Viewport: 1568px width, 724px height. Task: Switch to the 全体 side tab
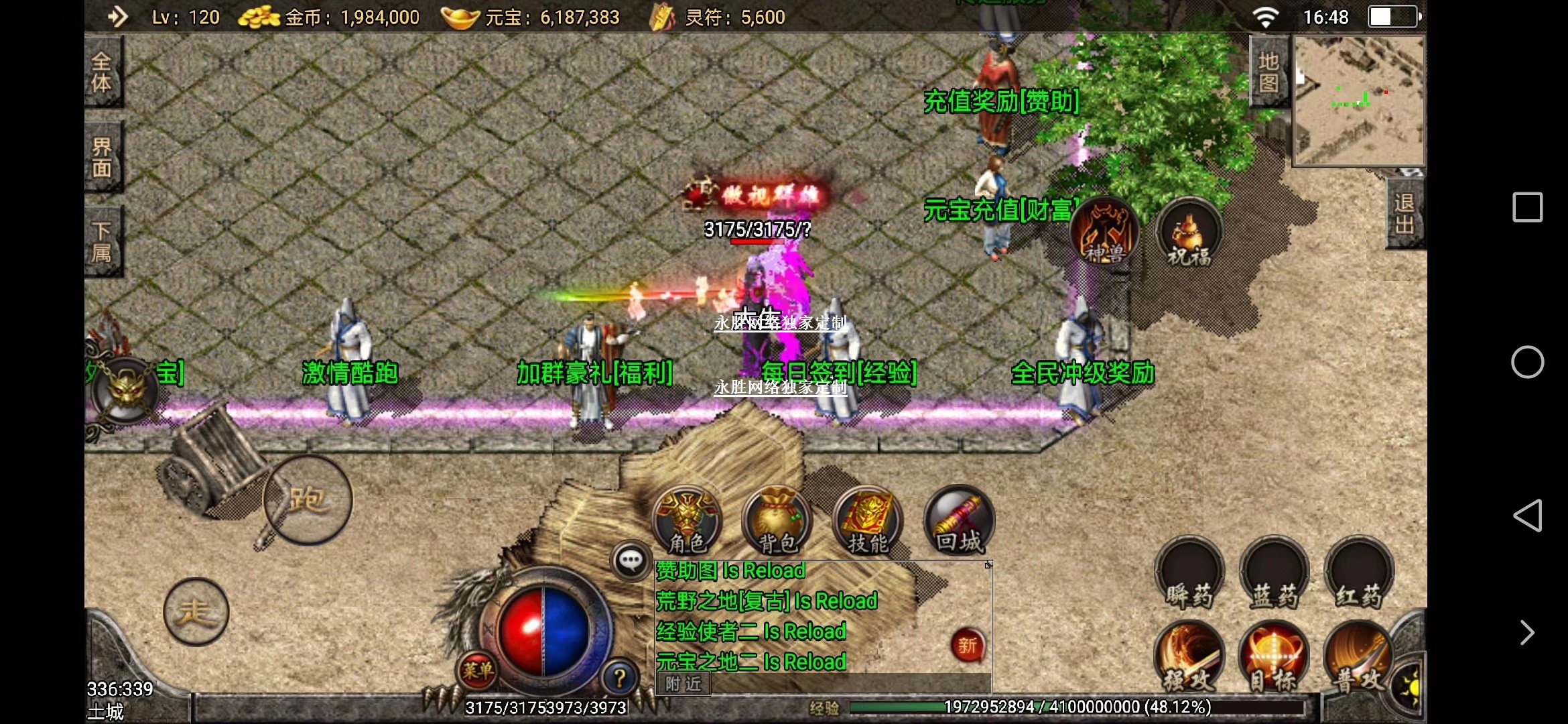[x=102, y=72]
